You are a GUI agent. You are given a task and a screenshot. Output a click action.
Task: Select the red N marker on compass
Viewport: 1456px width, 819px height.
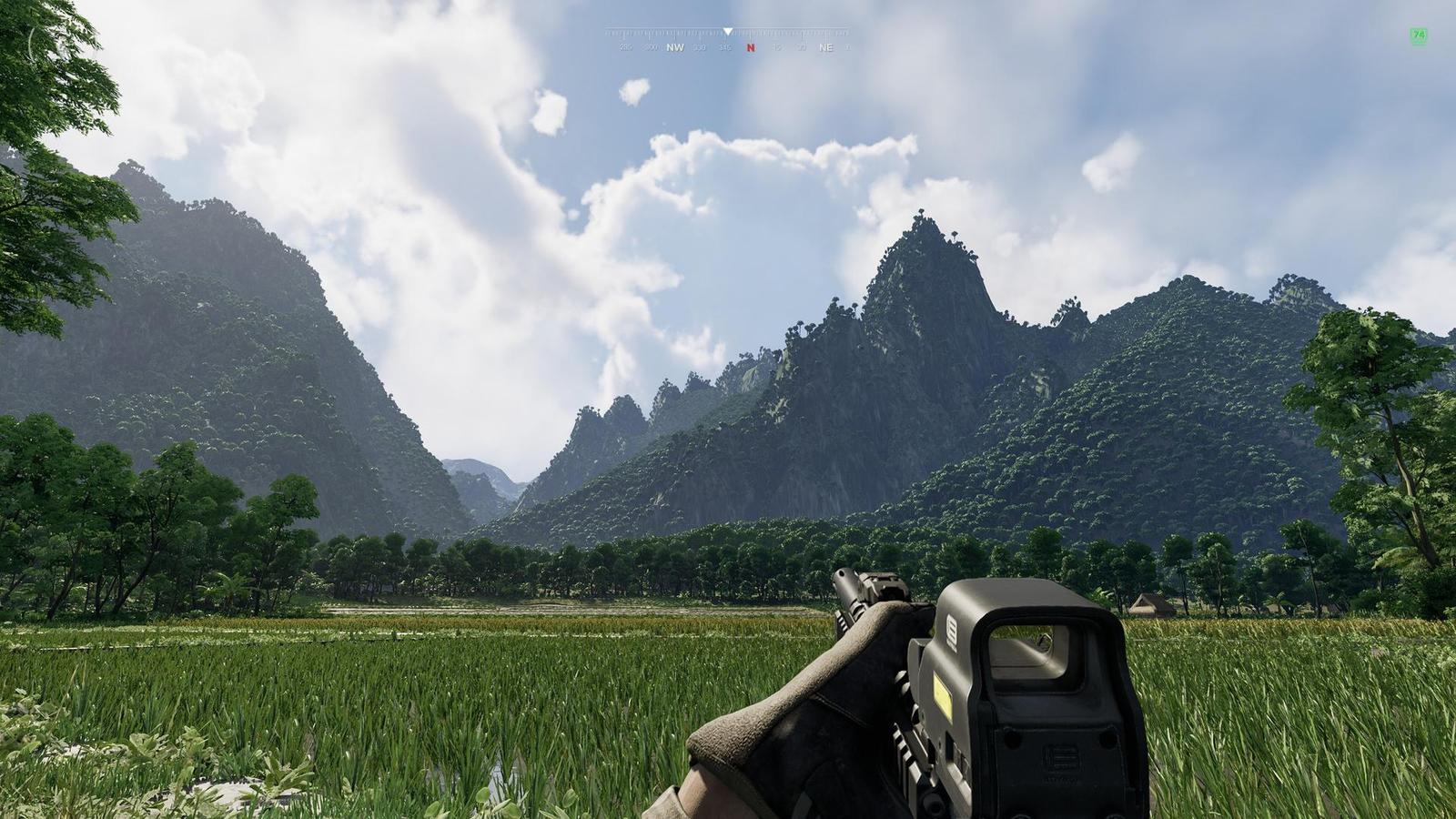pyautogui.click(x=751, y=47)
